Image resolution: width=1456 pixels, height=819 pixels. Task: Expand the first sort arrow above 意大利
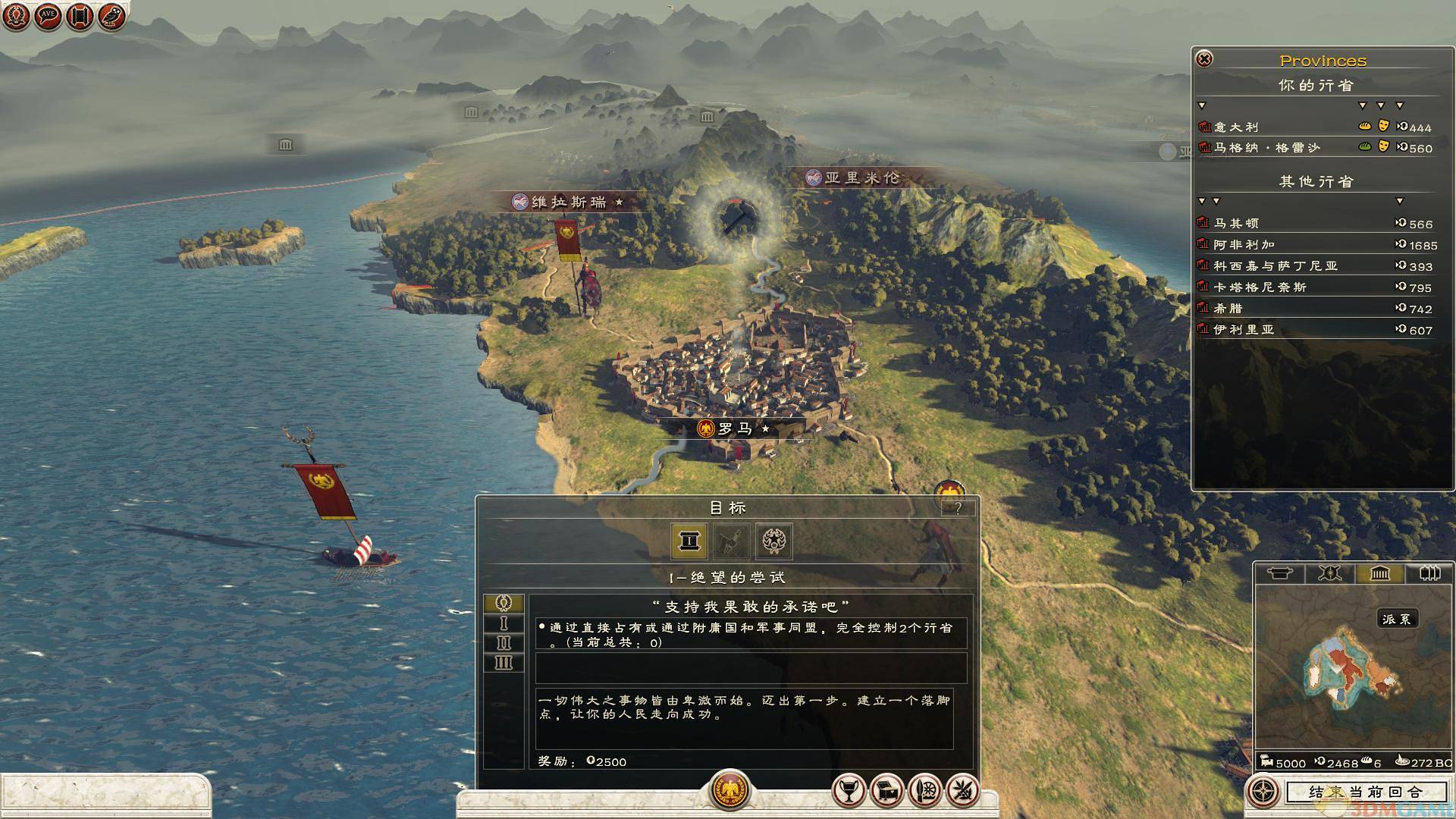[x=1202, y=107]
